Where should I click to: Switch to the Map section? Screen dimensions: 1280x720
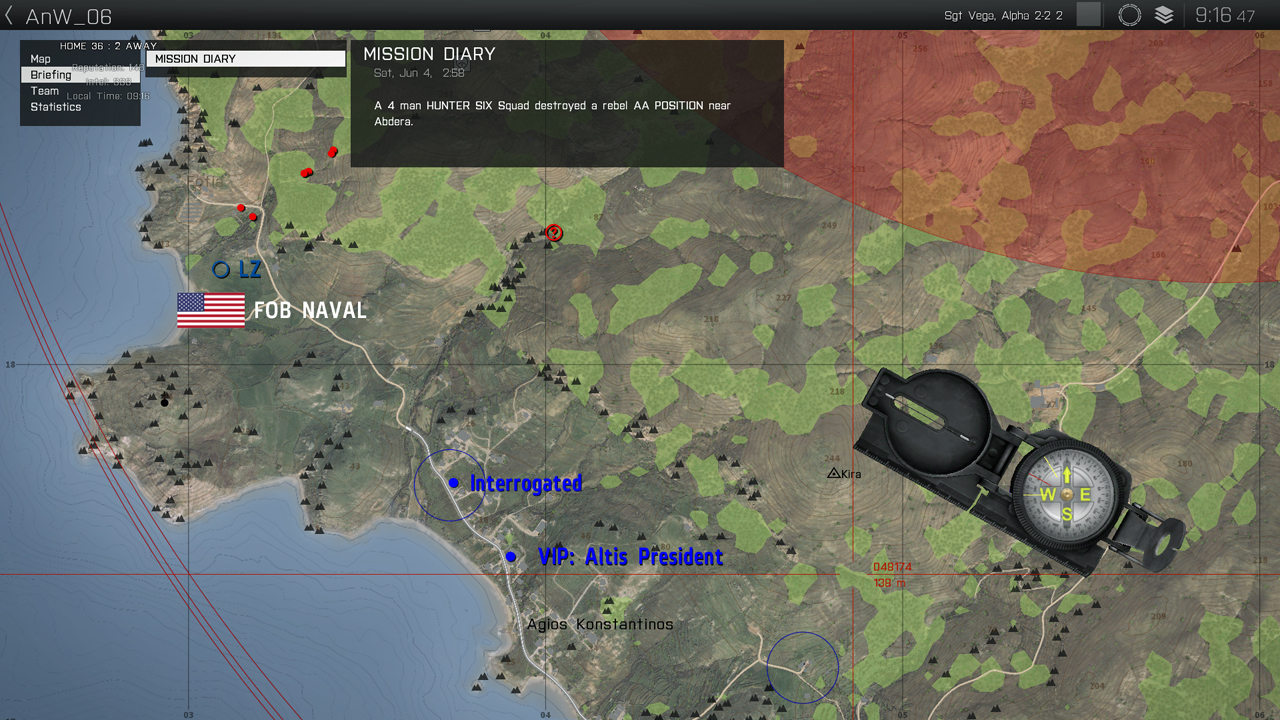coord(41,59)
